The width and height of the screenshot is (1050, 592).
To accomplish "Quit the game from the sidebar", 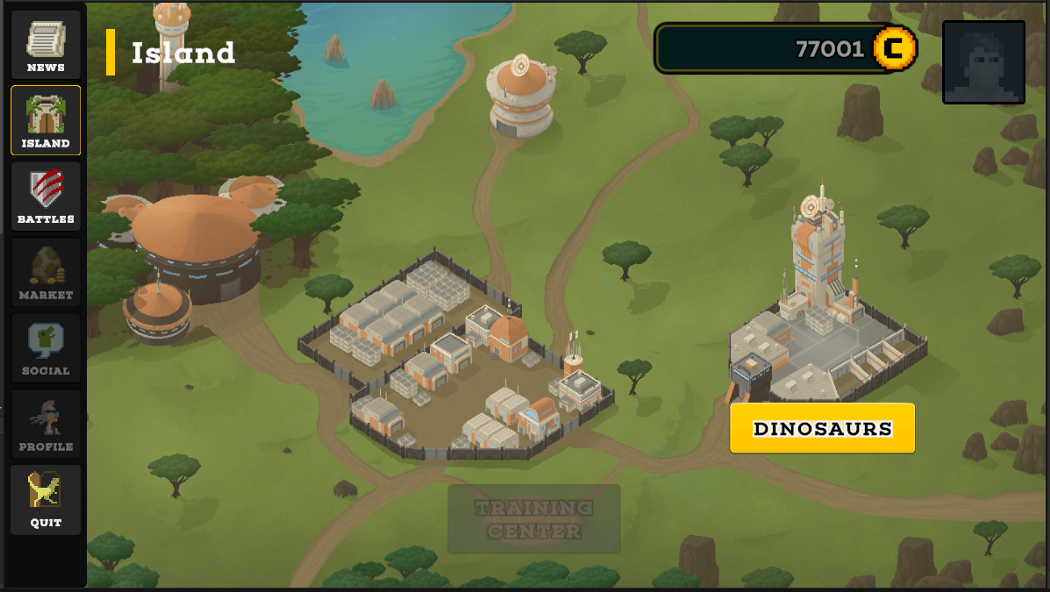I will click(x=46, y=499).
